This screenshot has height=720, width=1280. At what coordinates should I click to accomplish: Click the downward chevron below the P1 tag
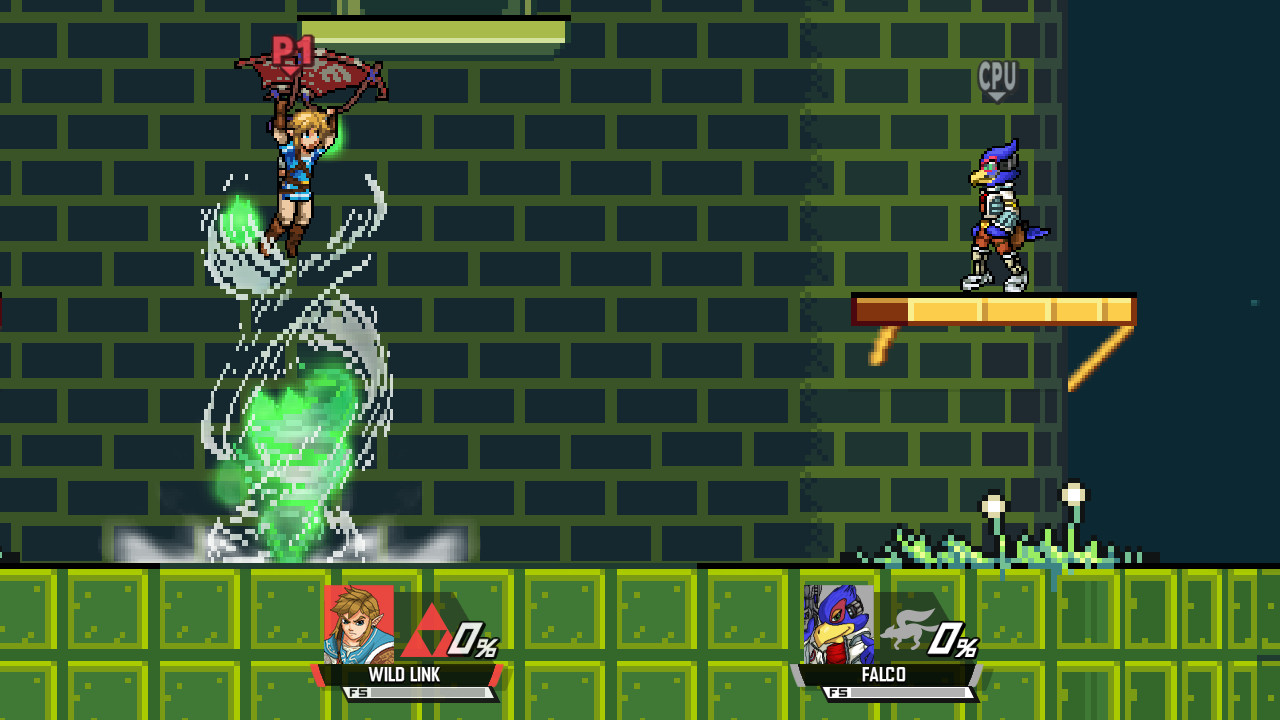[290, 68]
